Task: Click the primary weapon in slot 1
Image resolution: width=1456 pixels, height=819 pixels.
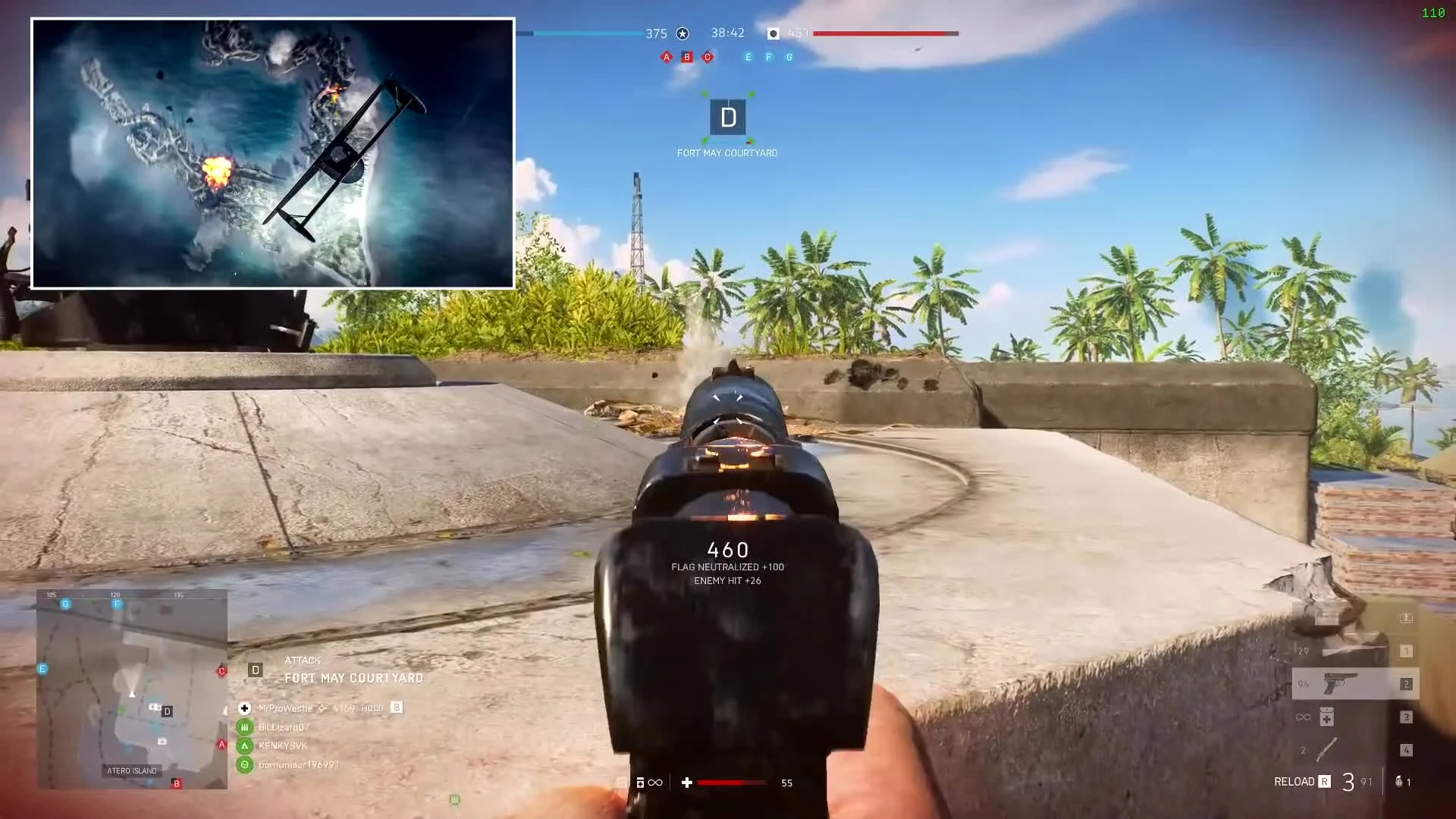Action: (x=1354, y=651)
